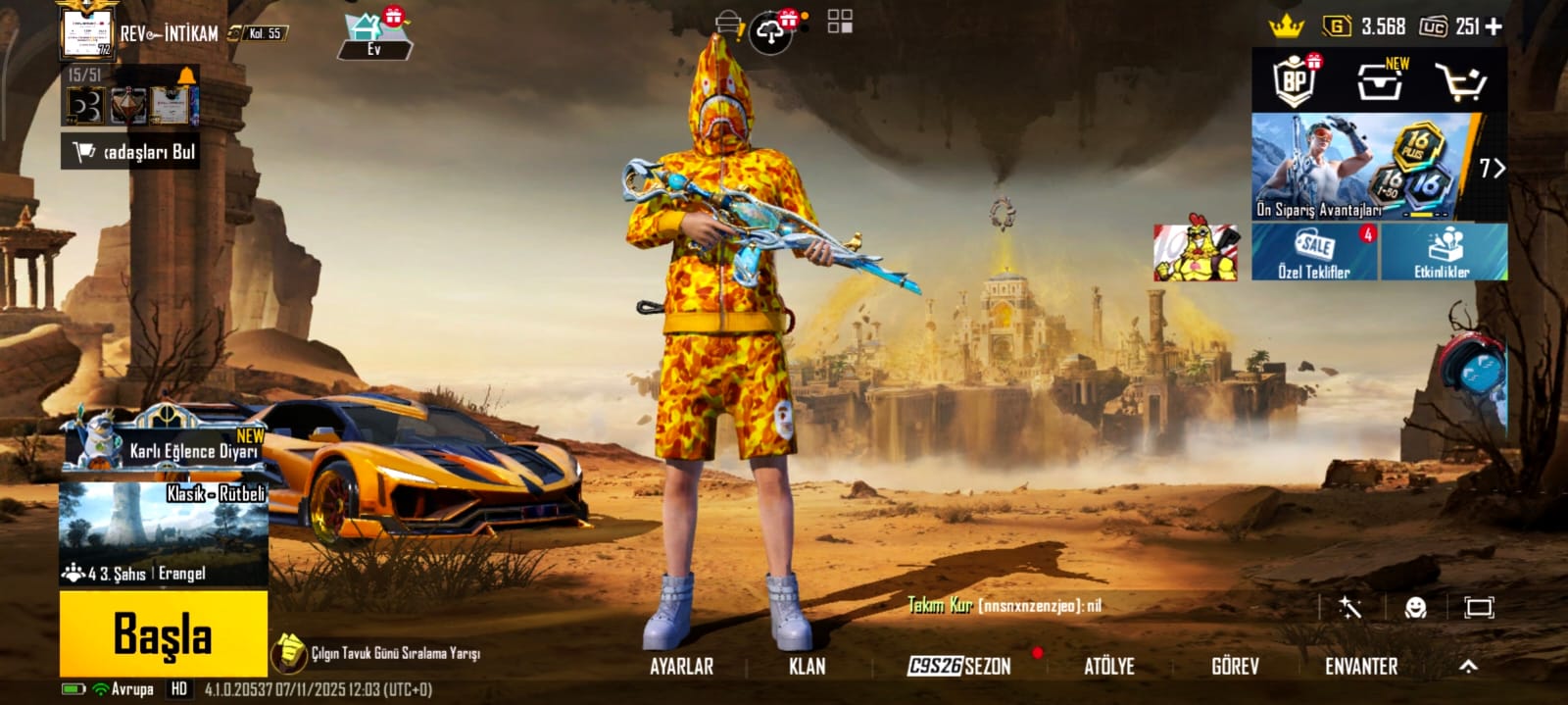Open the KLAN menu

click(808, 667)
